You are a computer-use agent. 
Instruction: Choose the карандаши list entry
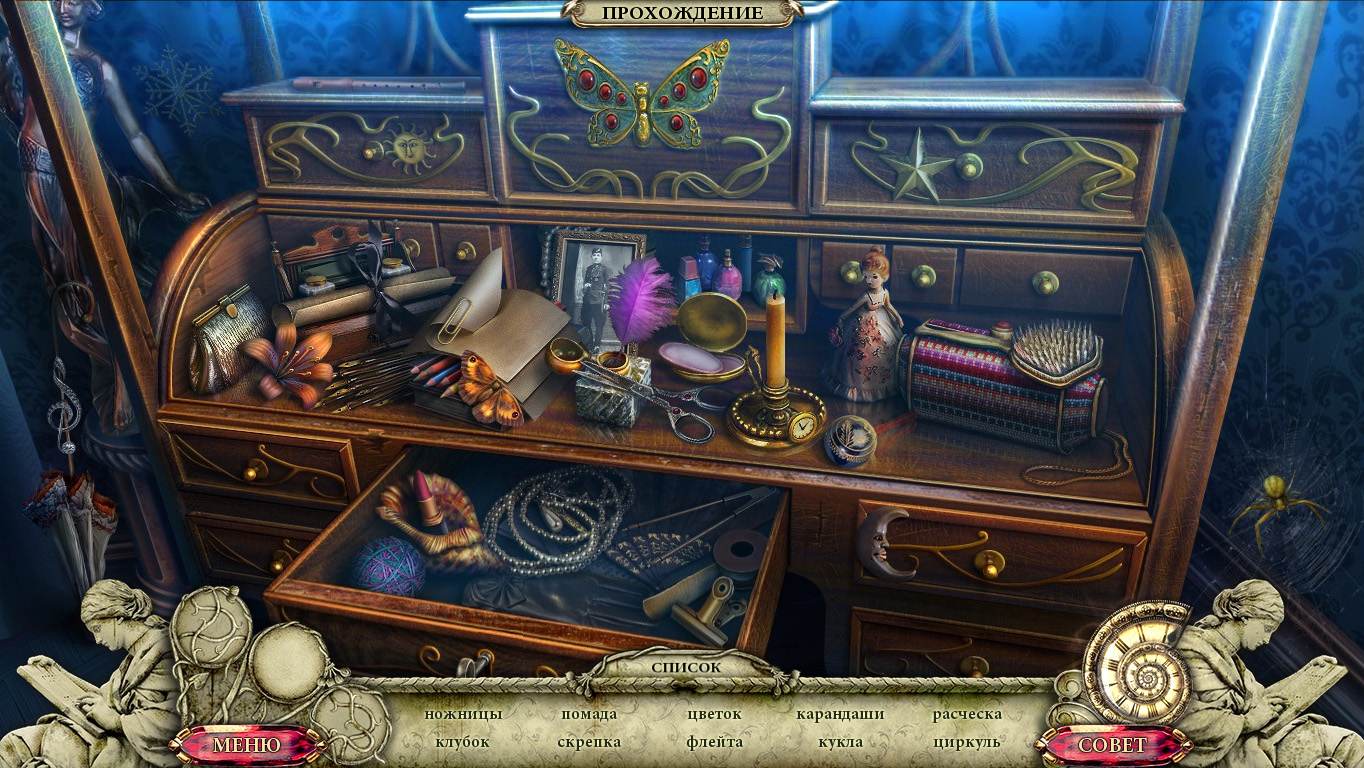point(840,714)
